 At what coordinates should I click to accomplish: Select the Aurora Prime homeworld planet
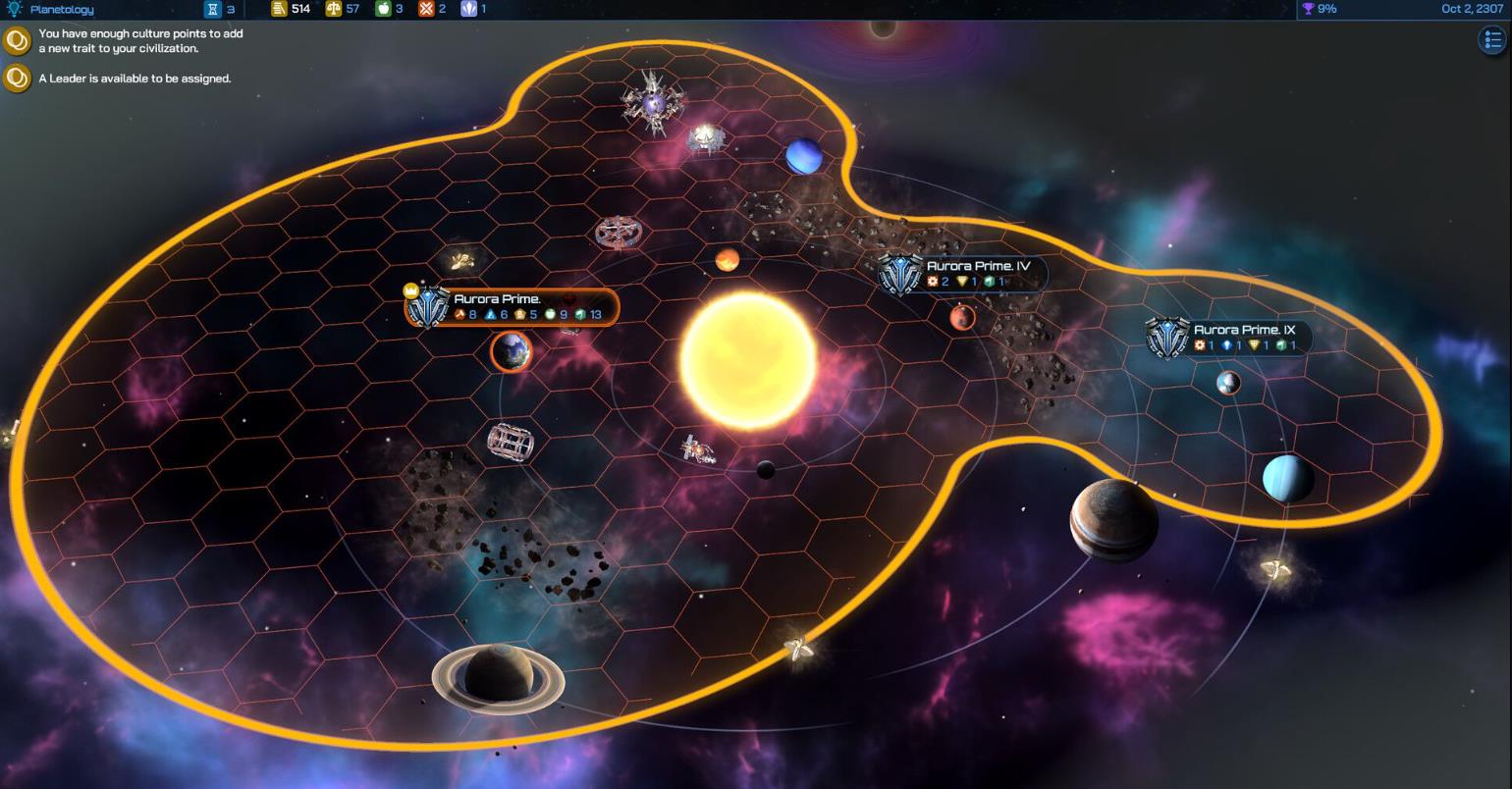click(510, 353)
